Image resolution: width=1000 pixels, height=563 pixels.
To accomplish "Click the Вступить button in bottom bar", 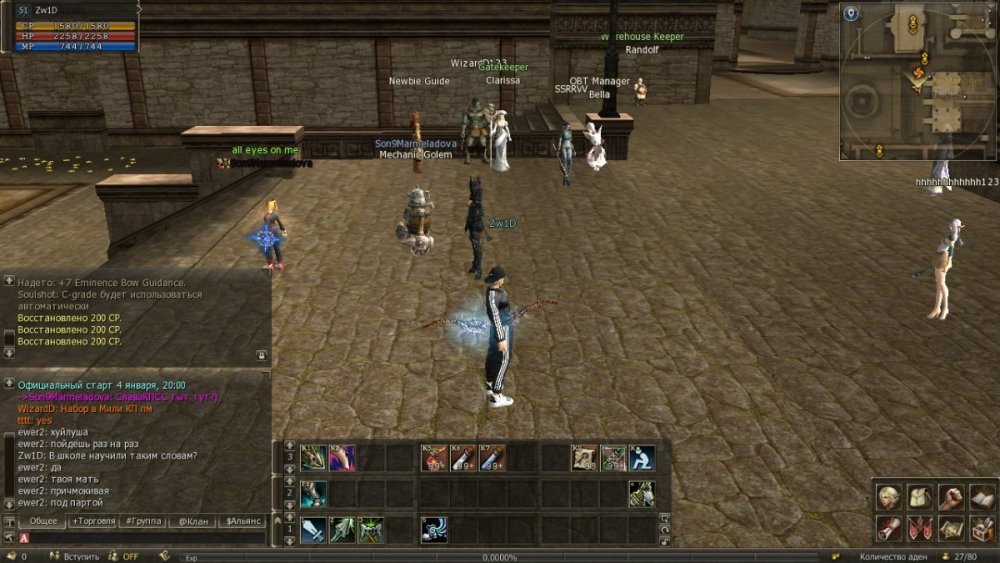I will 81,557.
